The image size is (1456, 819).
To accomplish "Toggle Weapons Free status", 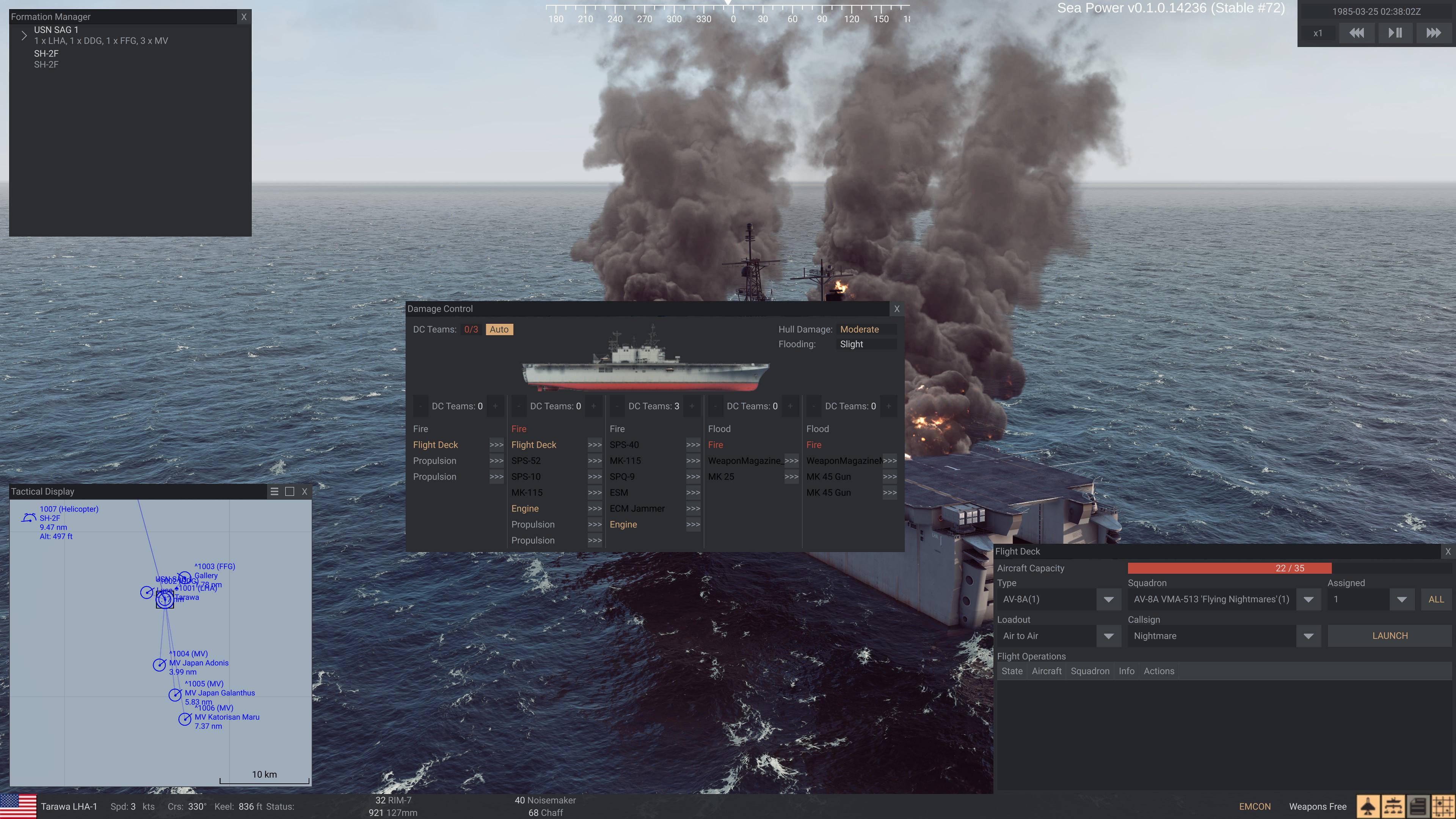I will tap(1317, 806).
